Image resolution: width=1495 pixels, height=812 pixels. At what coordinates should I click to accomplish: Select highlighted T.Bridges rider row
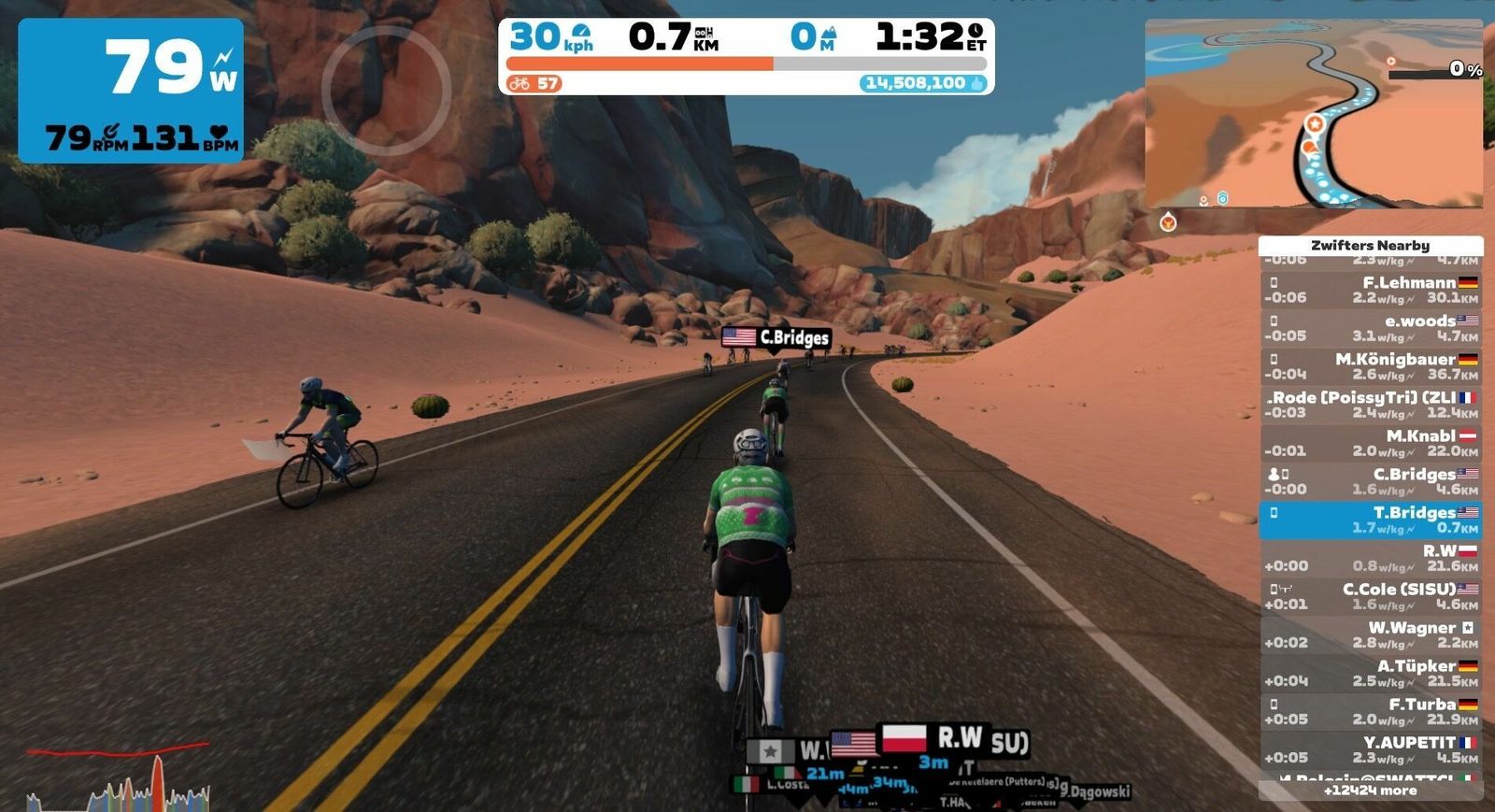[1371, 520]
